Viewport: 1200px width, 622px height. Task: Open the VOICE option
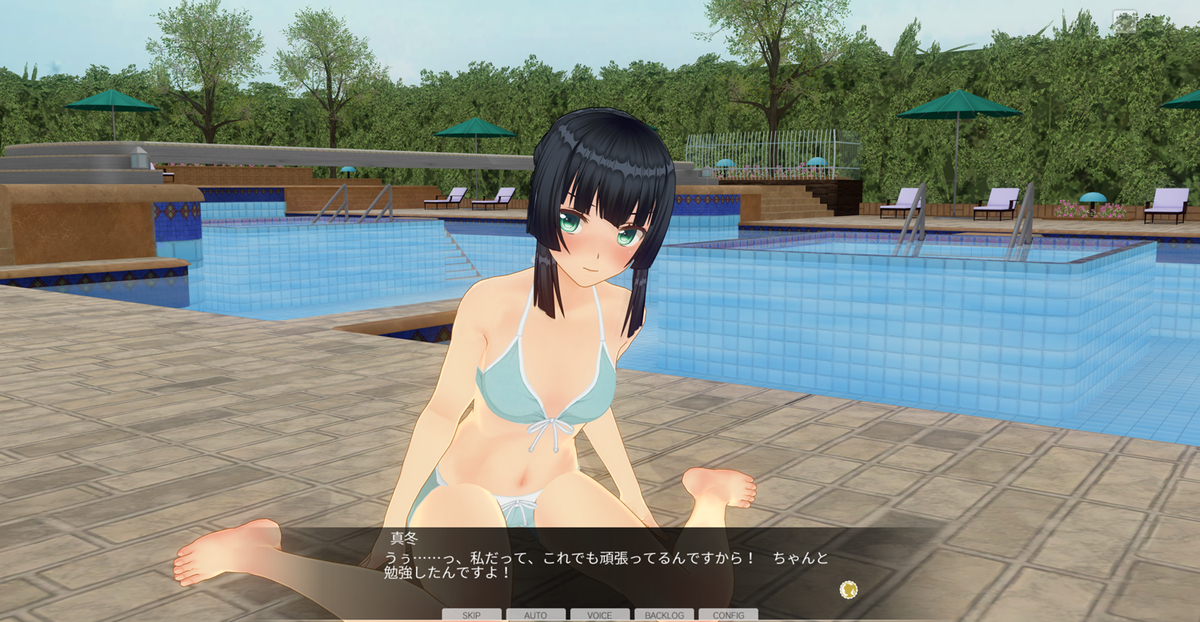[600, 615]
